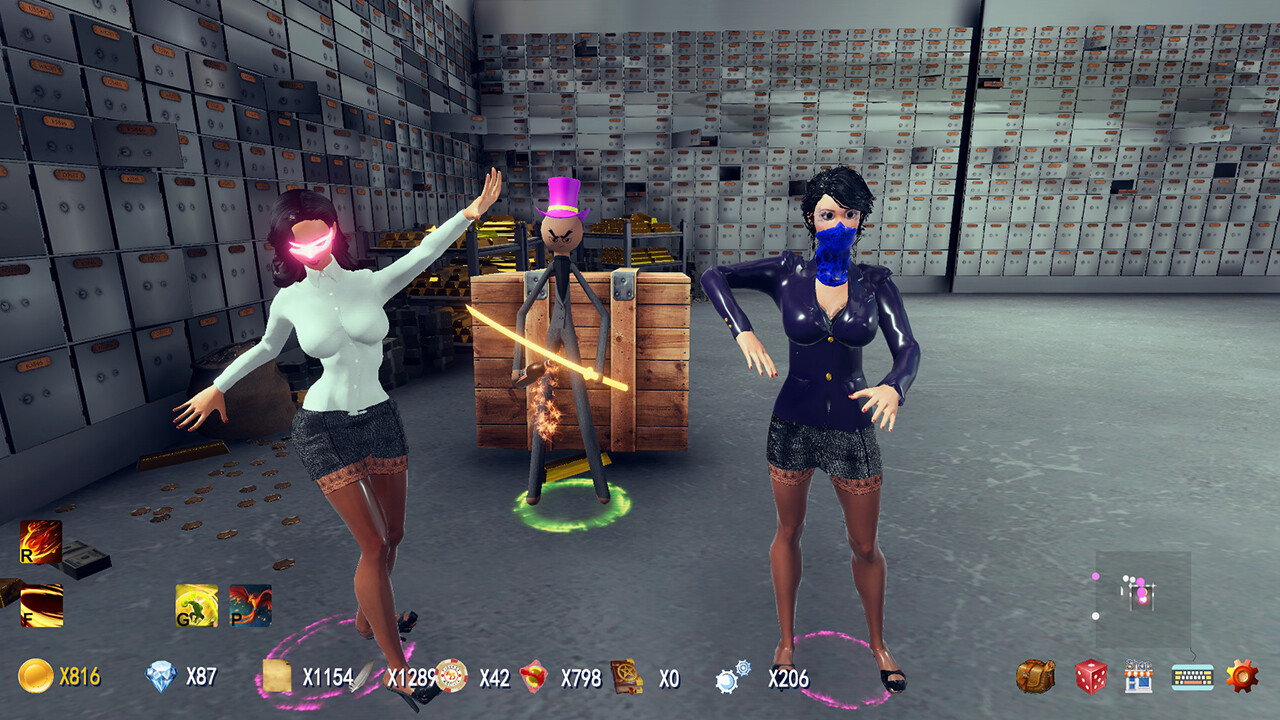Open the backpack inventory icon
Screen dimensions: 1280x720
1035,676
